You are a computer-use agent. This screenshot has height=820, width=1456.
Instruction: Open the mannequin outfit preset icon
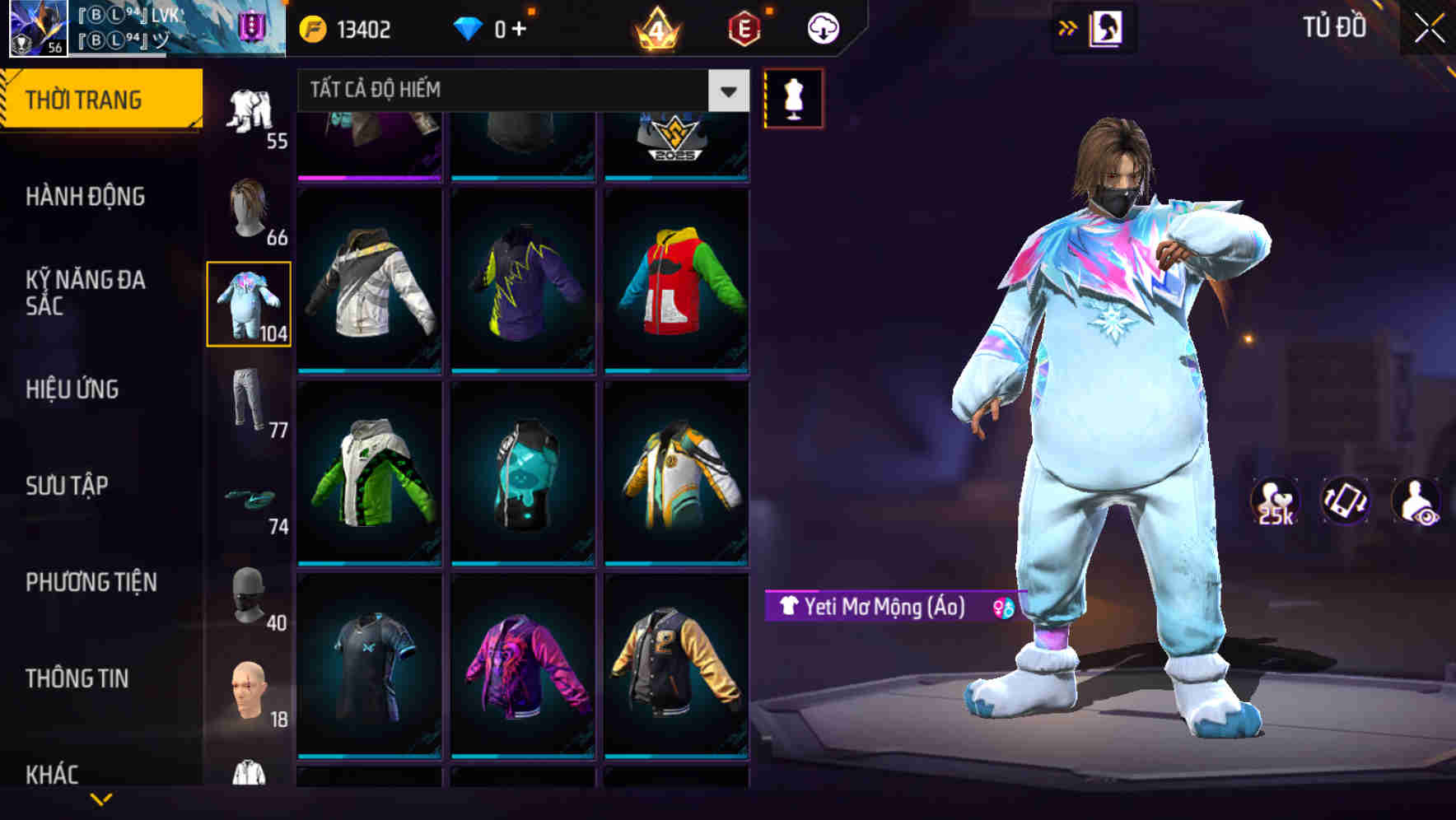pyautogui.click(x=793, y=98)
